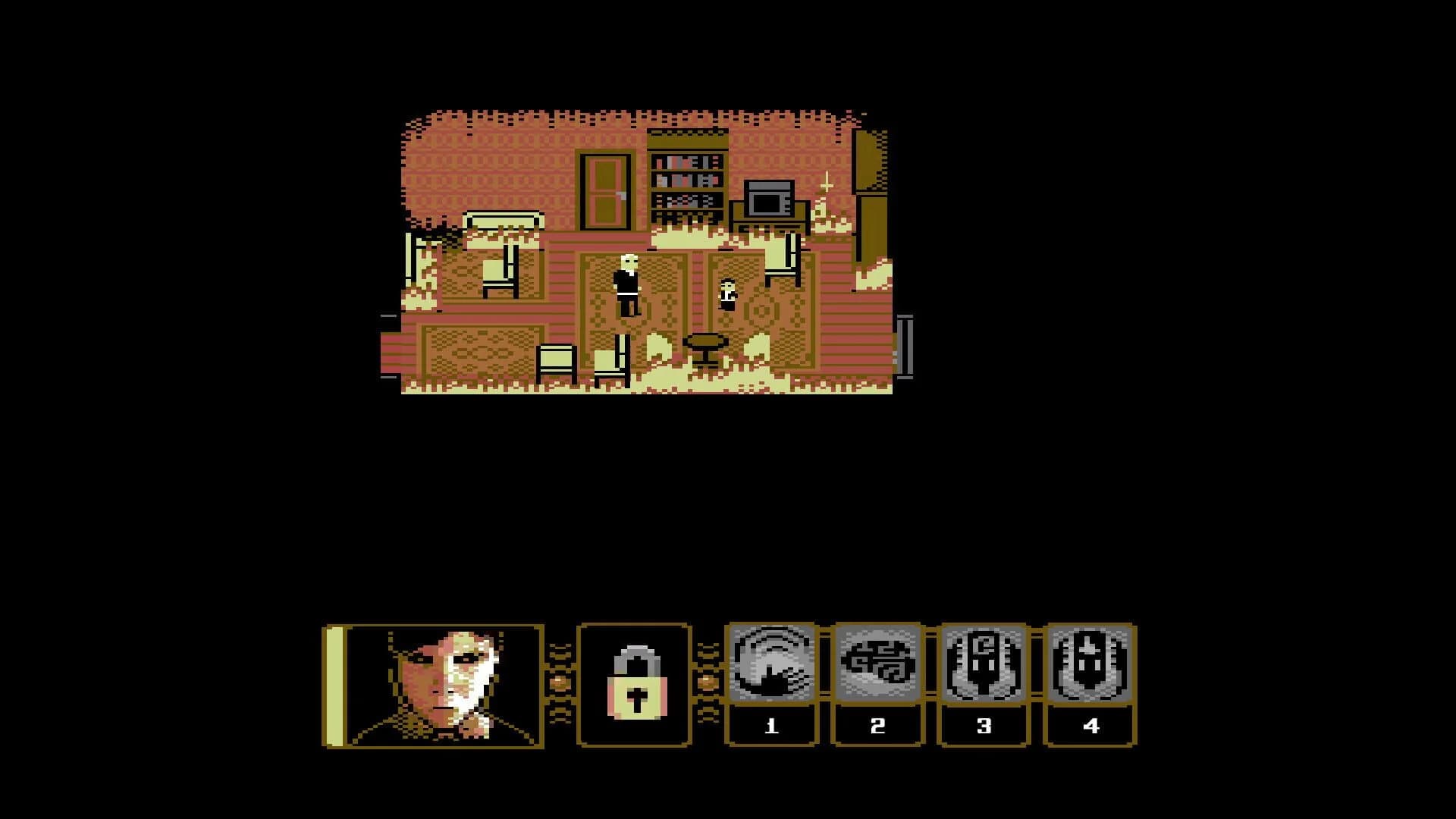Click the chain link right of the padlock

pyautogui.click(x=707, y=682)
